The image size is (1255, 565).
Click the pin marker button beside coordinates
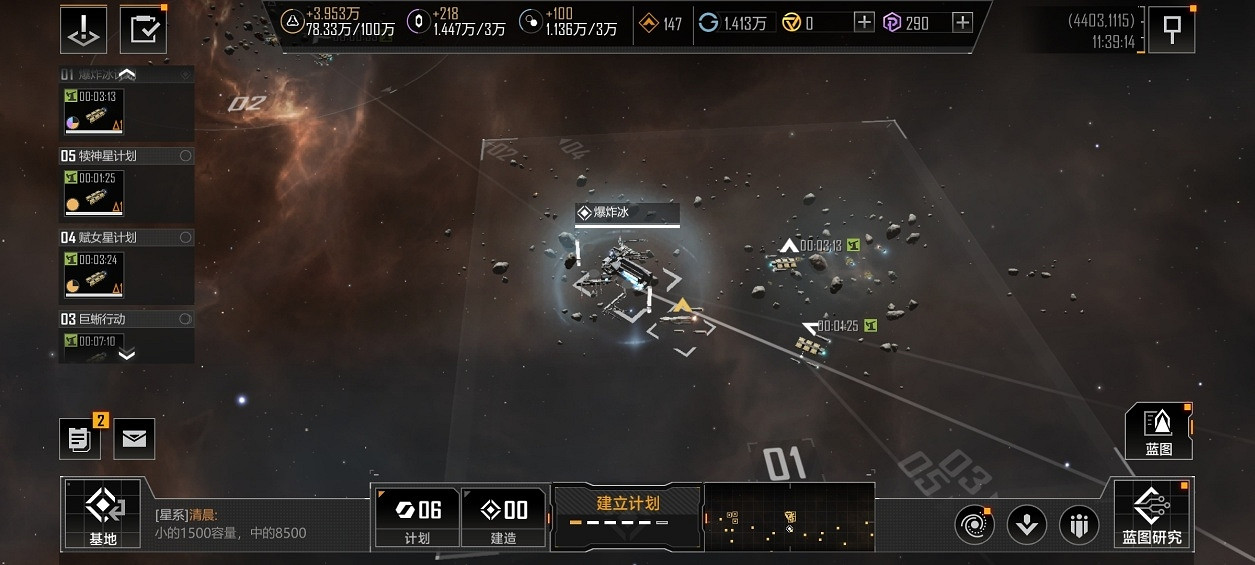(1172, 29)
